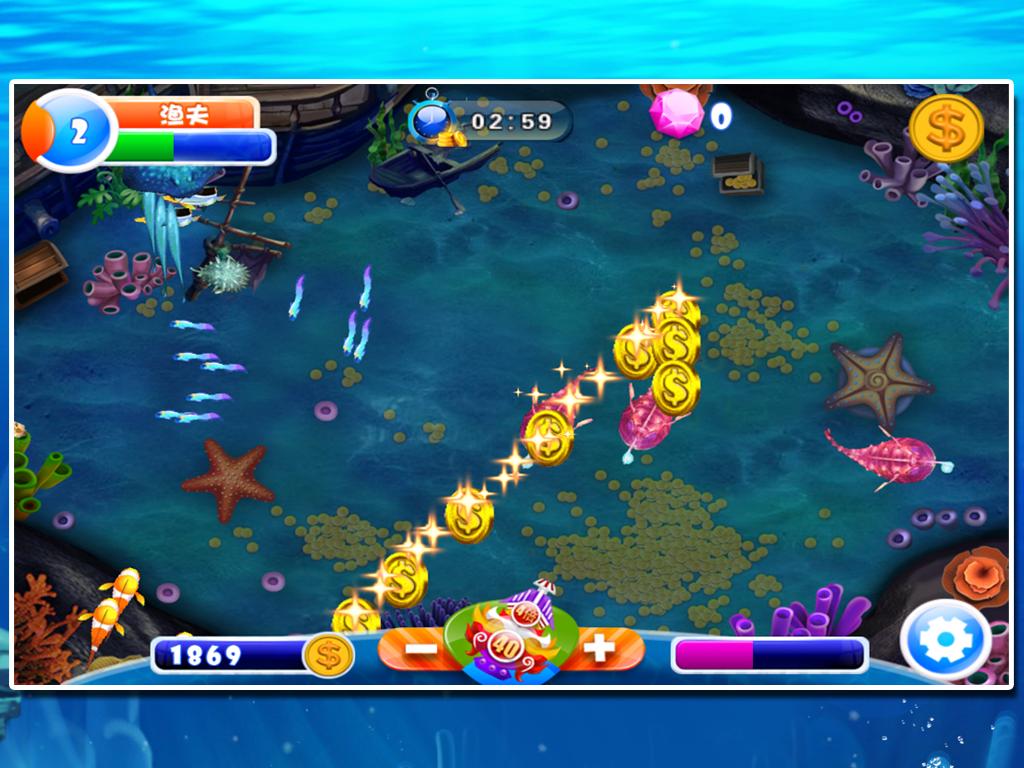
Task: Tap the pink gem icon
Action: 677,114
